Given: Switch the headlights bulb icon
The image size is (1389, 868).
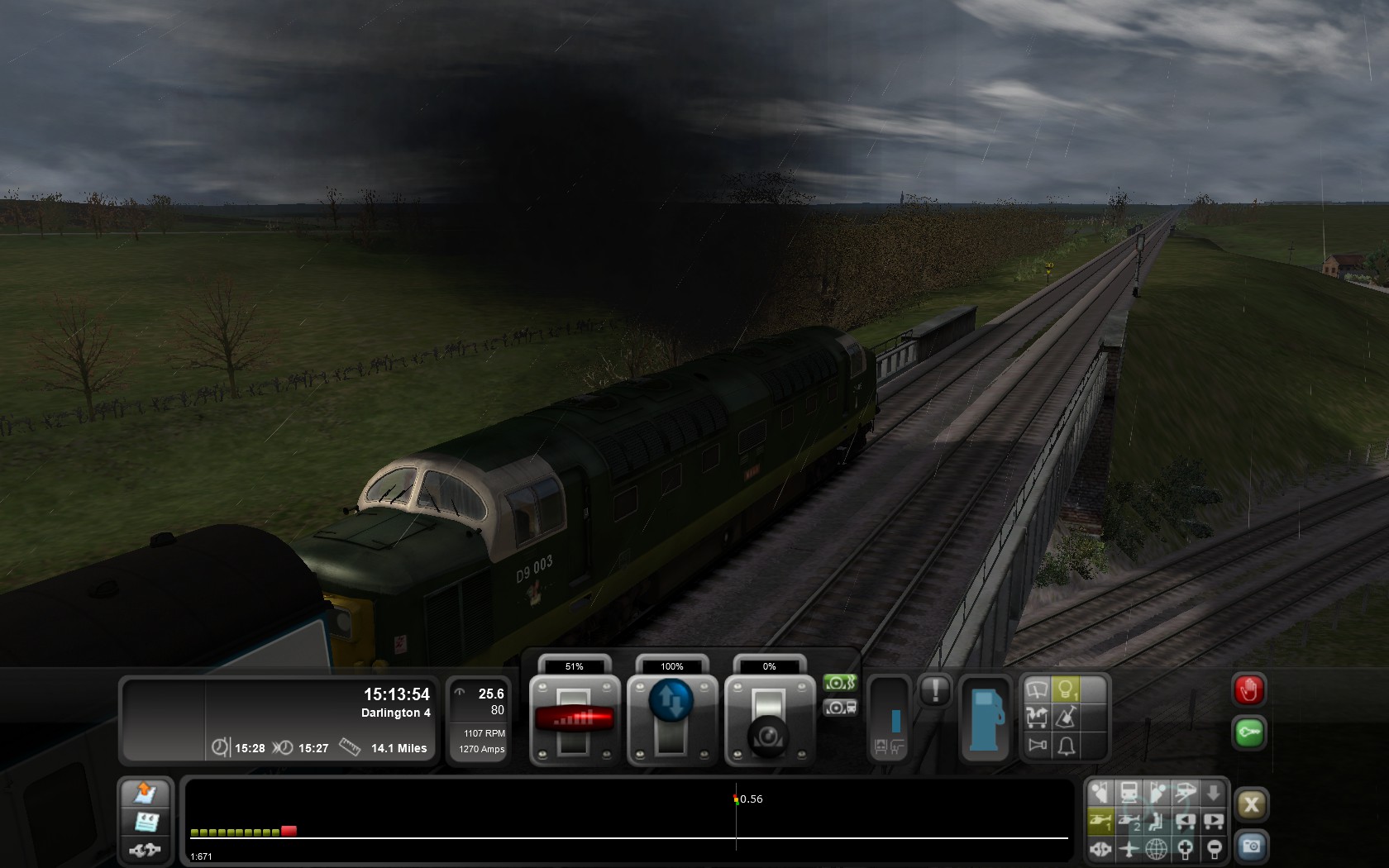Looking at the screenshot, I should pos(1066,689).
